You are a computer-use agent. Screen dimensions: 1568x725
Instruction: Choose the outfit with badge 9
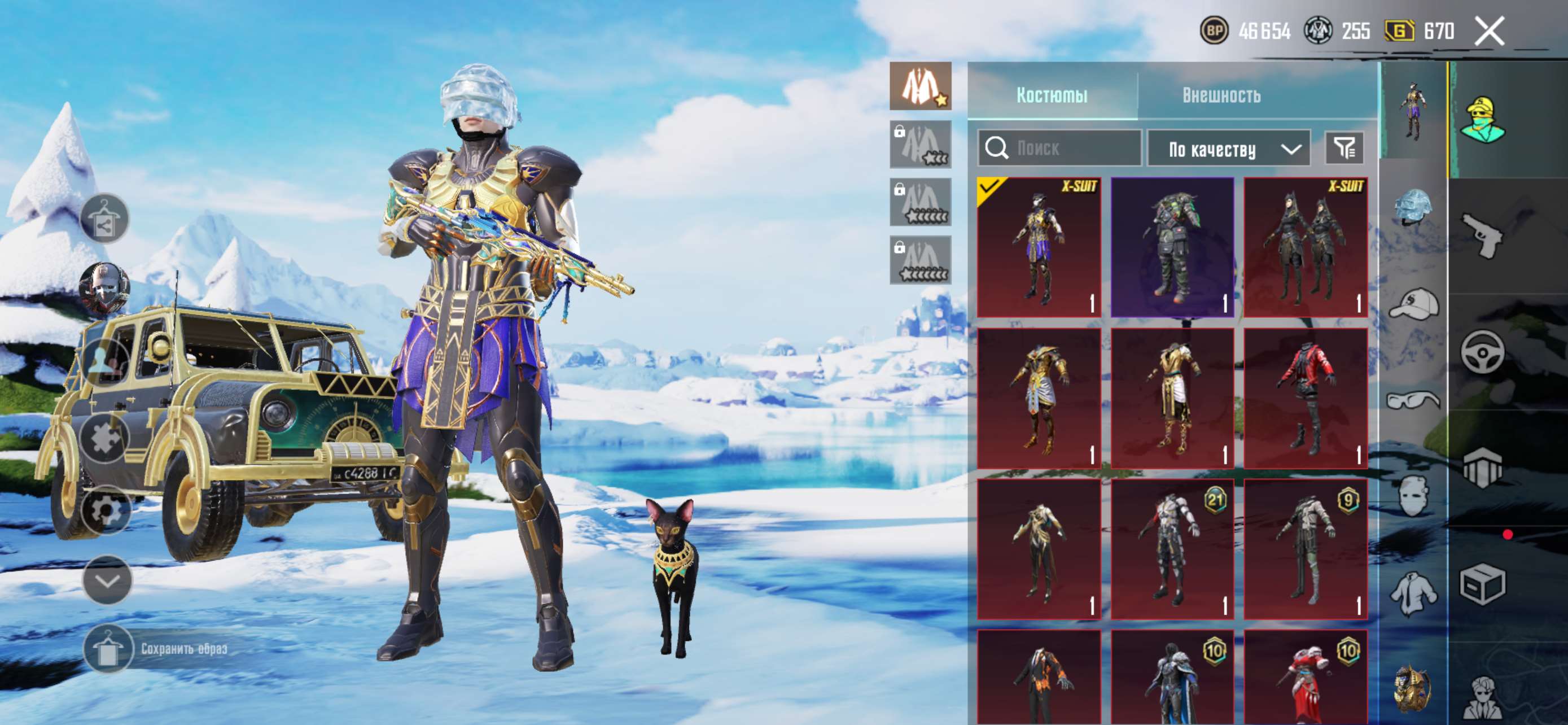click(x=1306, y=549)
